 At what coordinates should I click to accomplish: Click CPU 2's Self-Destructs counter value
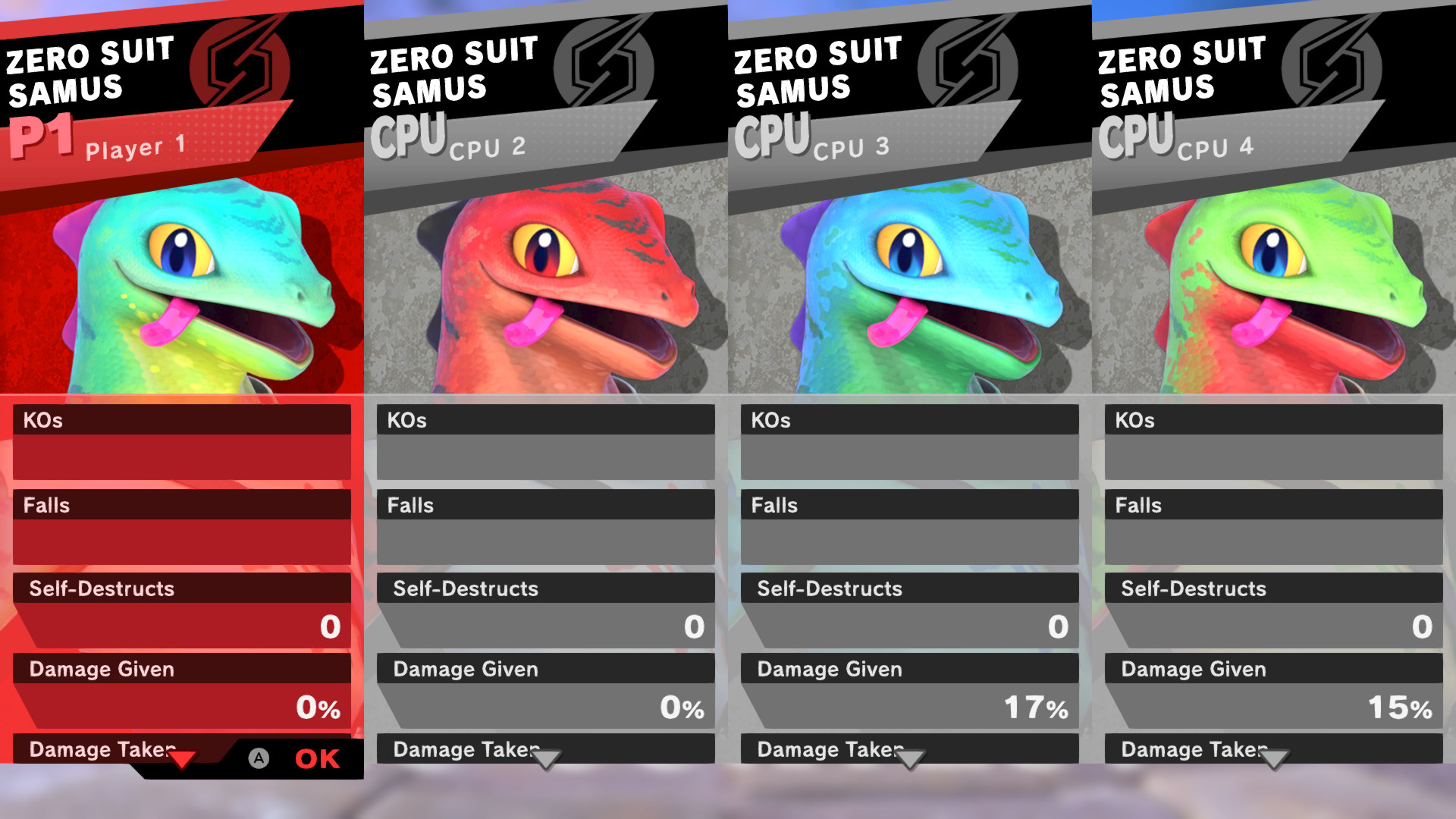tap(692, 626)
